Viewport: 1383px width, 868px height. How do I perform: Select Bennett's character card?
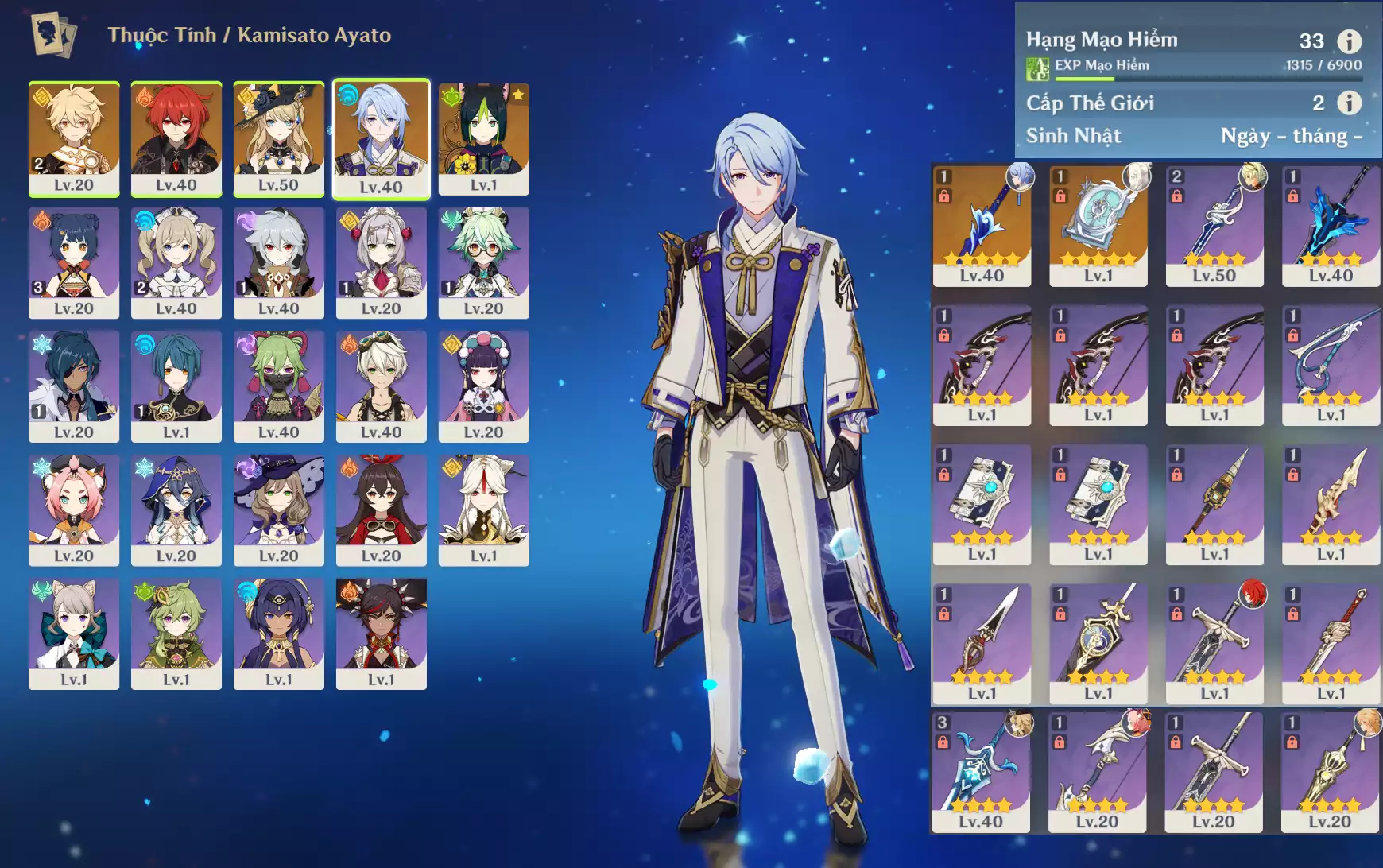coord(381,386)
